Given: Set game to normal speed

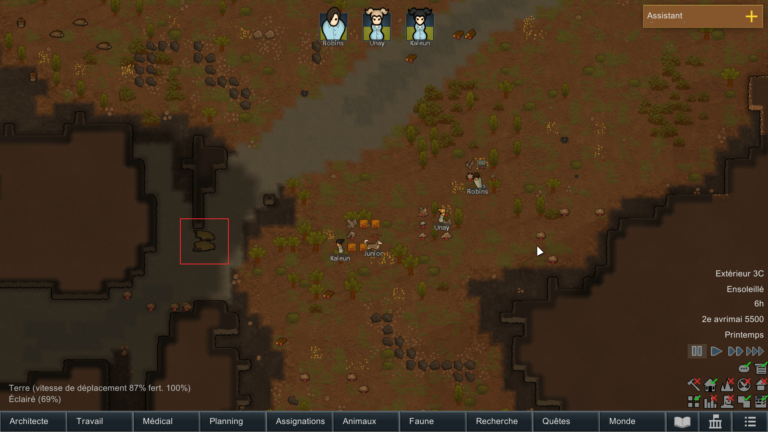Looking at the screenshot, I should click(716, 351).
